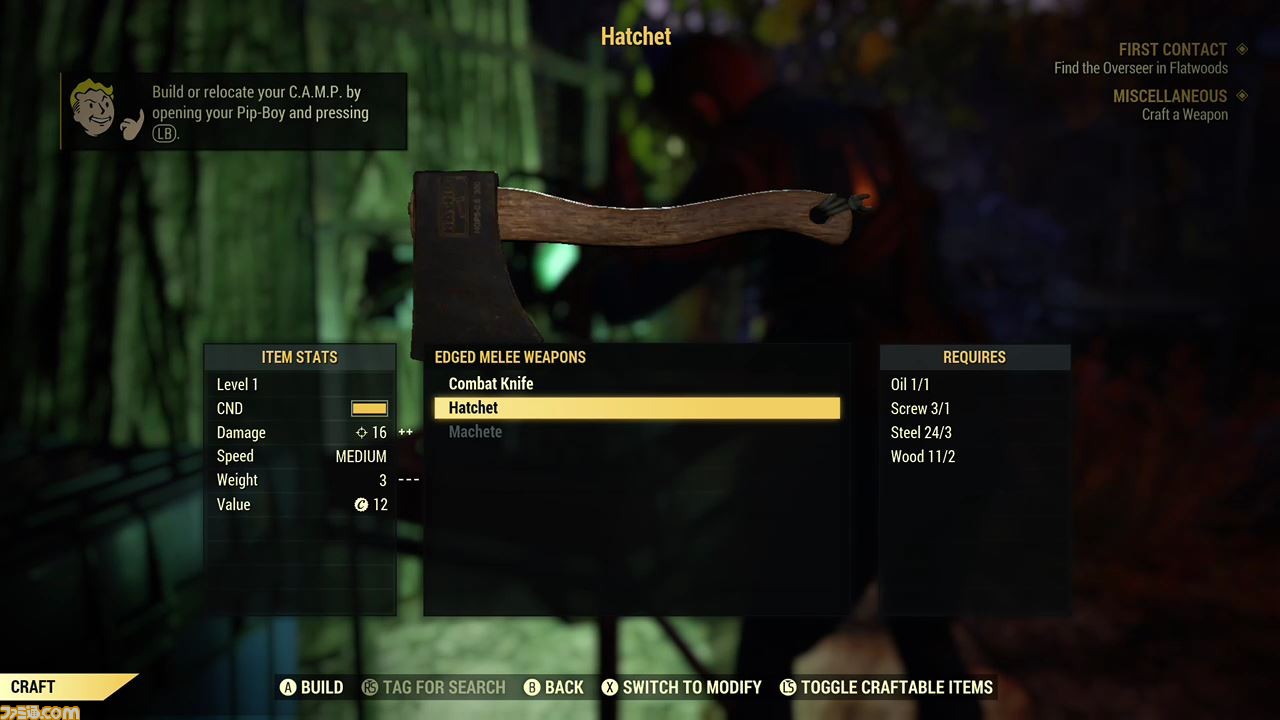Collapse the REQUIRES panel header

(974, 357)
